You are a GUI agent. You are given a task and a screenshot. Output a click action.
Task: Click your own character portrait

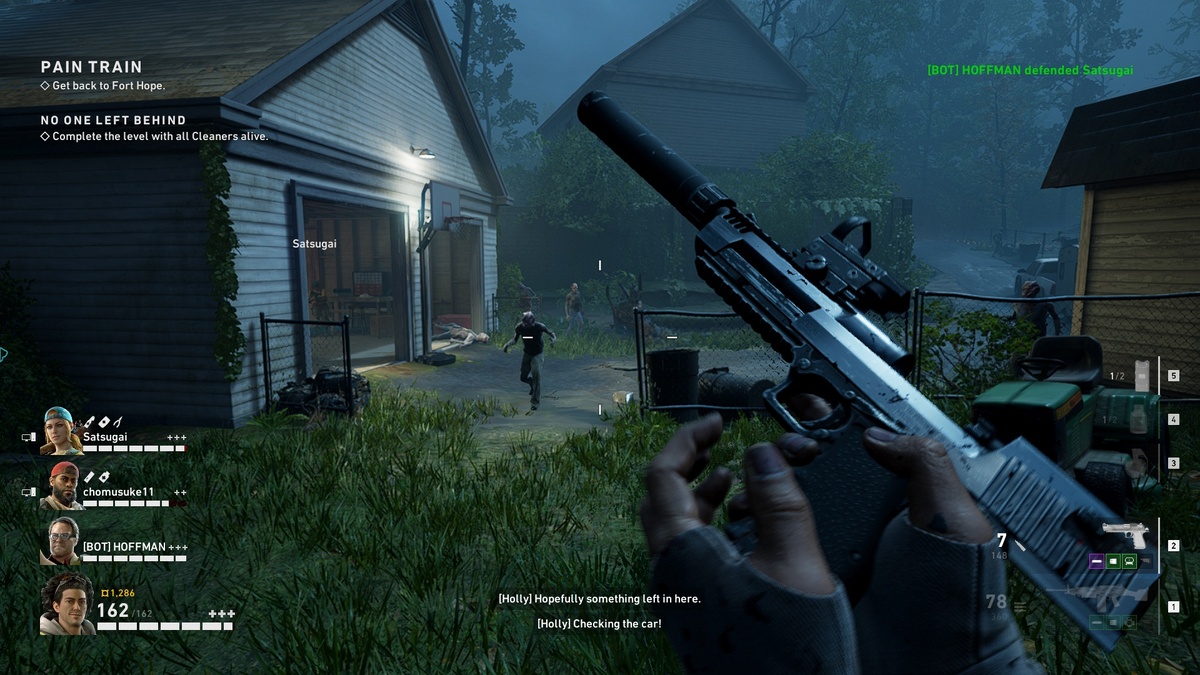click(66, 604)
